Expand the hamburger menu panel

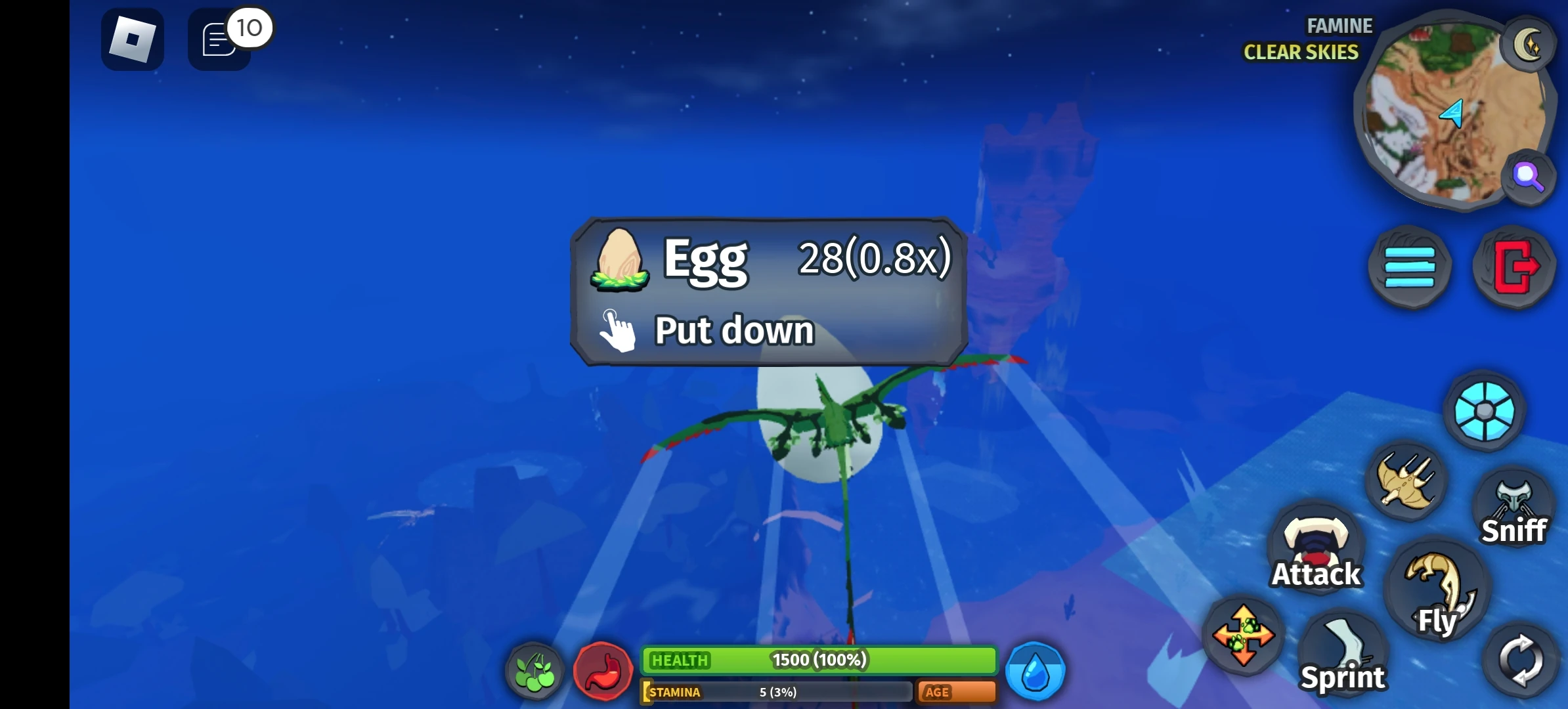point(1409,266)
